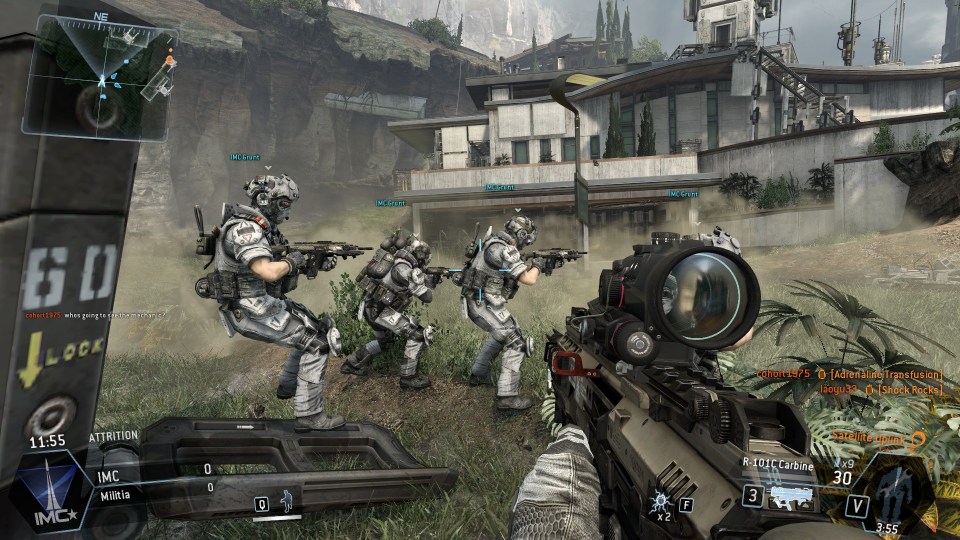Image resolution: width=960 pixels, height=540 pixels.
Task: Select cohort1975's Adrenaline Transfusion feed entry
Action: click(x=852, y=373)
